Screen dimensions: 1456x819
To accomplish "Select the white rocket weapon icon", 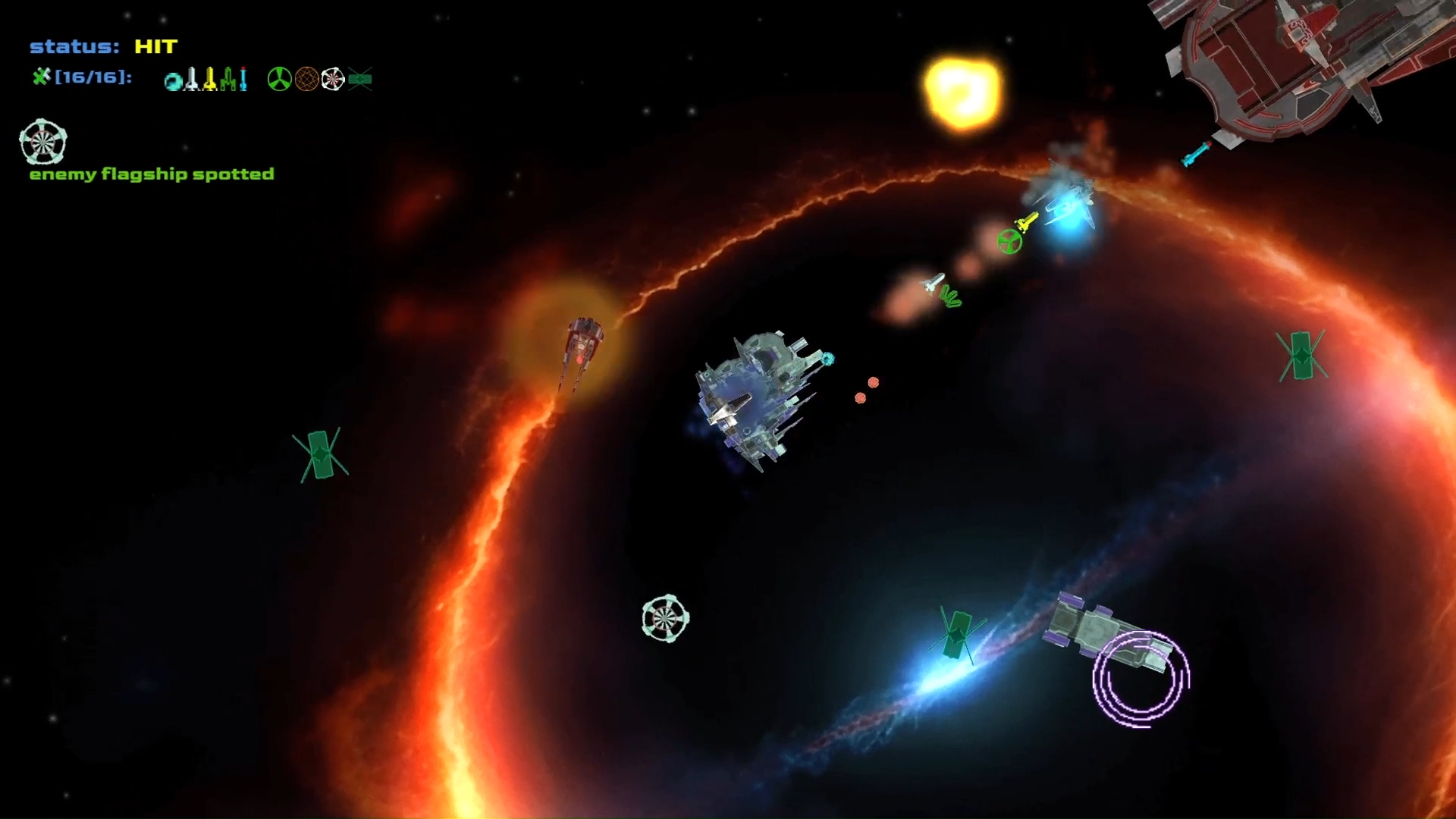I will point(192,77).
